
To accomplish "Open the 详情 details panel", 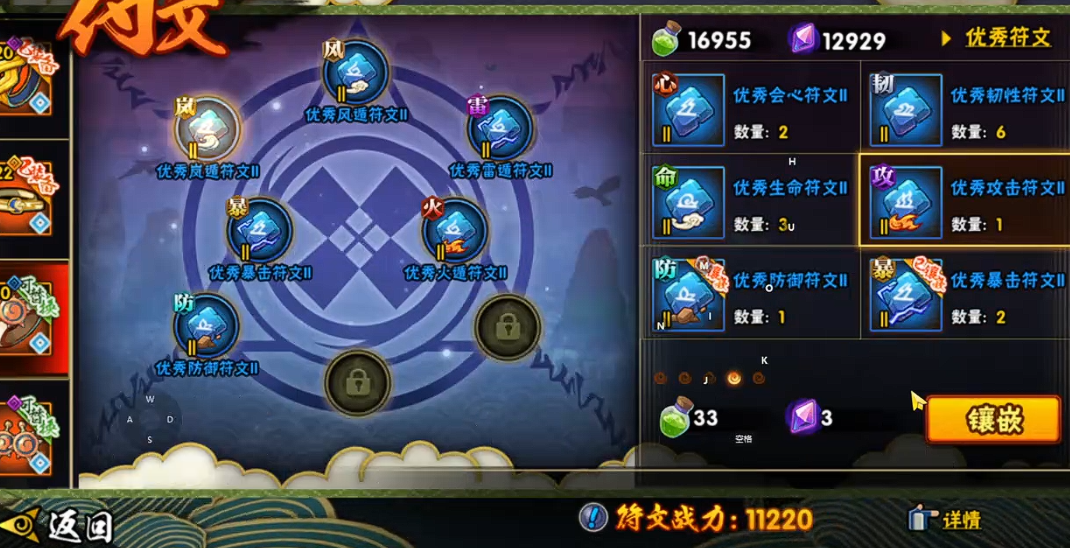I will click(945, 519).
